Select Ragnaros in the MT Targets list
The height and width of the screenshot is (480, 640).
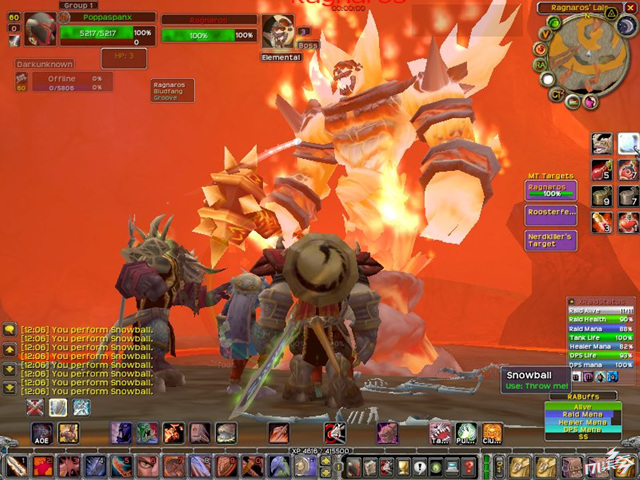pyautogui.click(x=550, y=190)
